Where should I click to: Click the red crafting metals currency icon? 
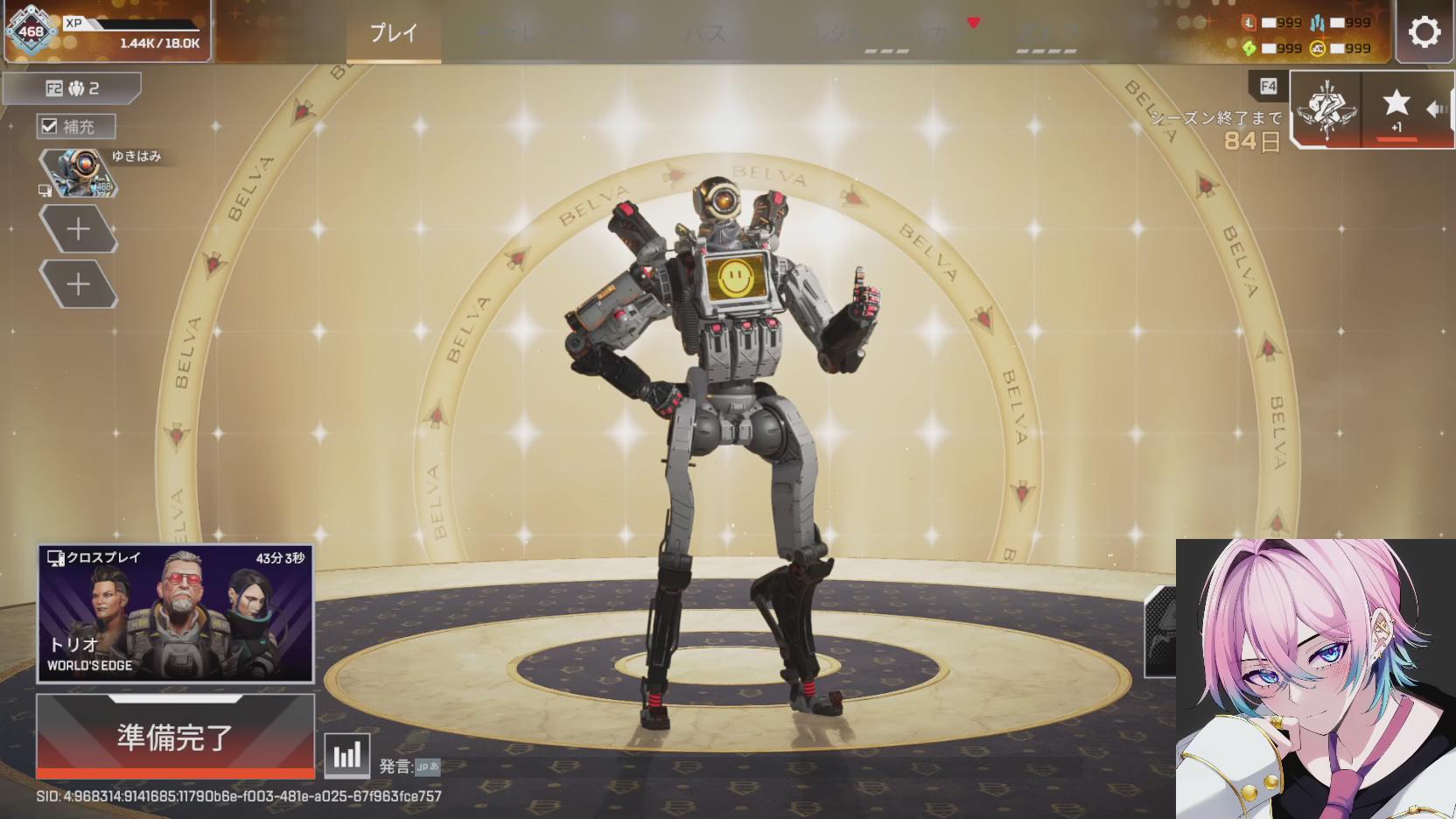click(1249, 23)
